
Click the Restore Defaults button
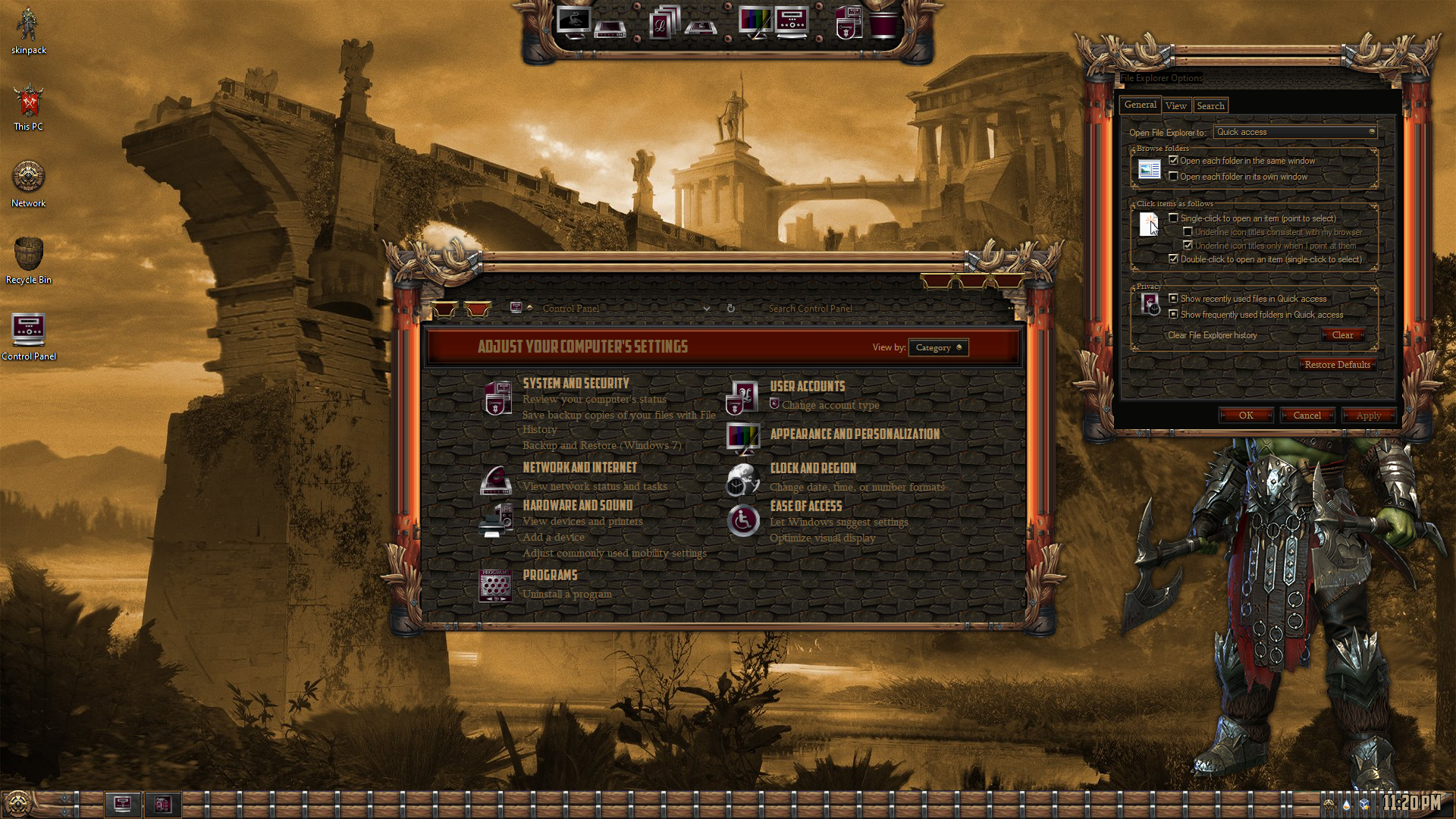point(1337,365)
